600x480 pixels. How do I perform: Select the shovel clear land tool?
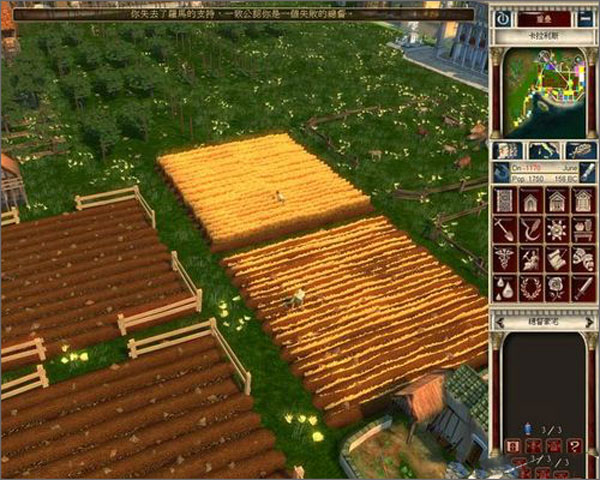click(x=505, y=230)
